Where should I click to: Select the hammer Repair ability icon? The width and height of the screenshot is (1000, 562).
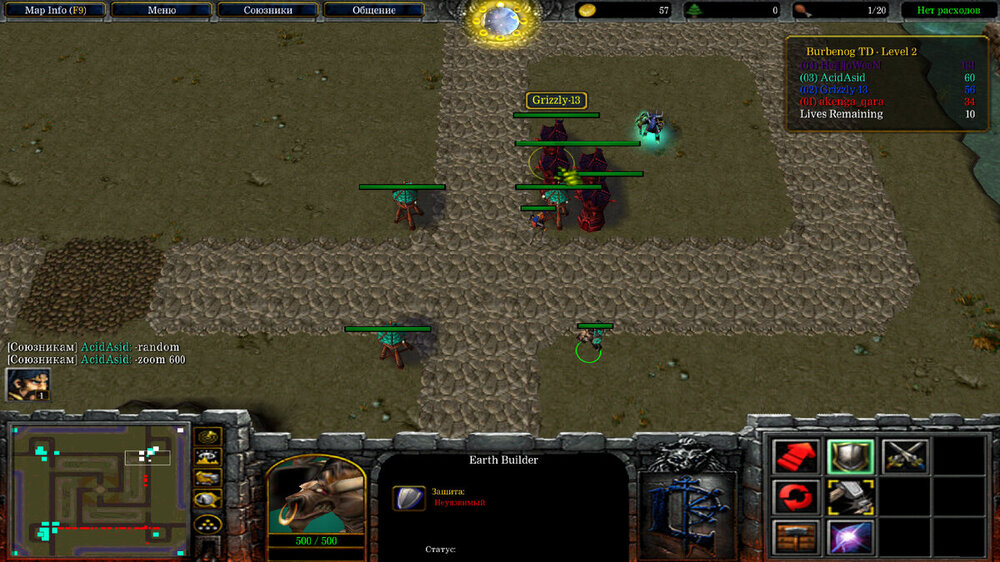(850, 496)
